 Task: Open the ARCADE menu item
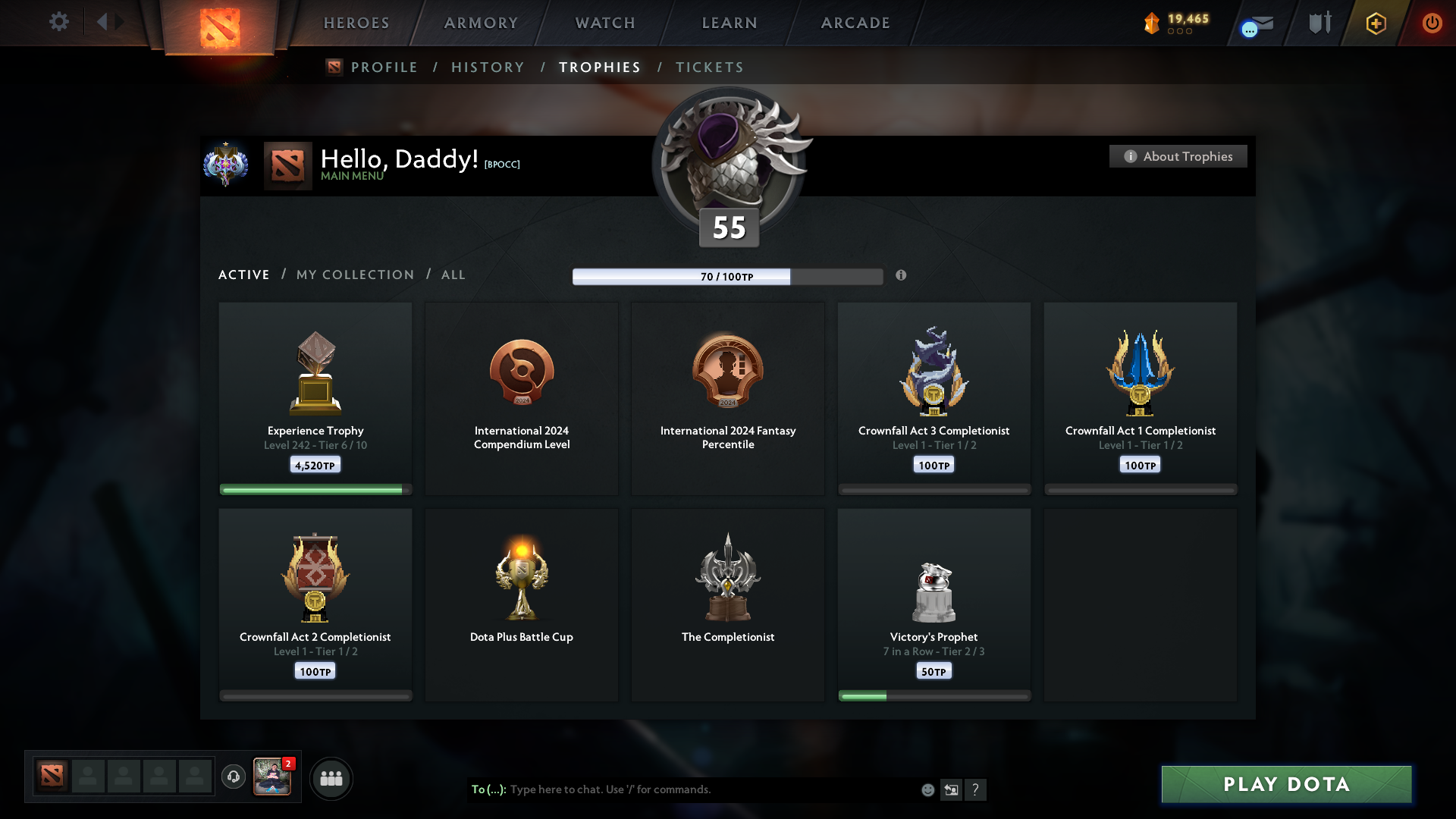tap(855, 23)
